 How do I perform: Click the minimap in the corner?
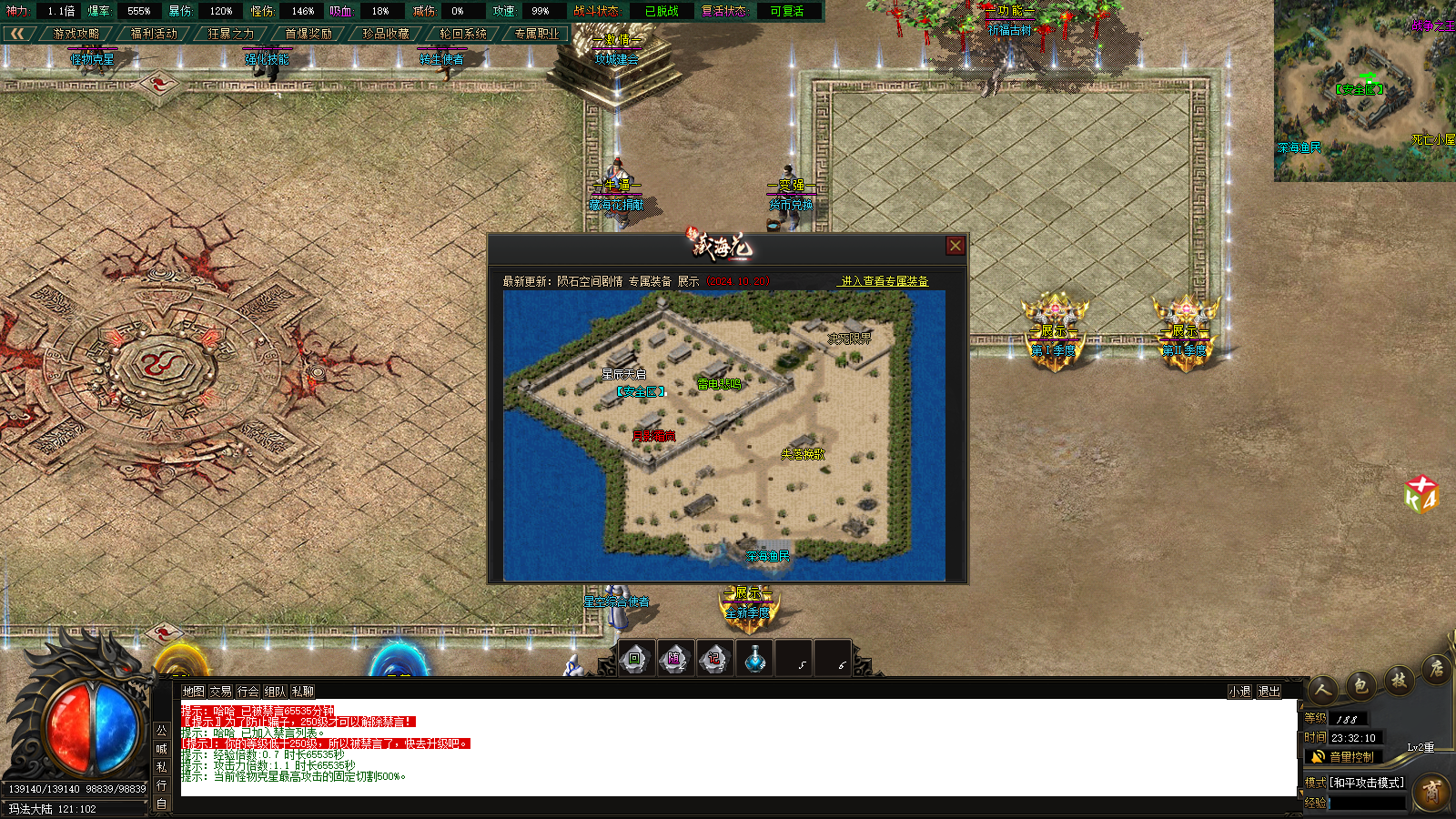click(x=1364, y=90)
